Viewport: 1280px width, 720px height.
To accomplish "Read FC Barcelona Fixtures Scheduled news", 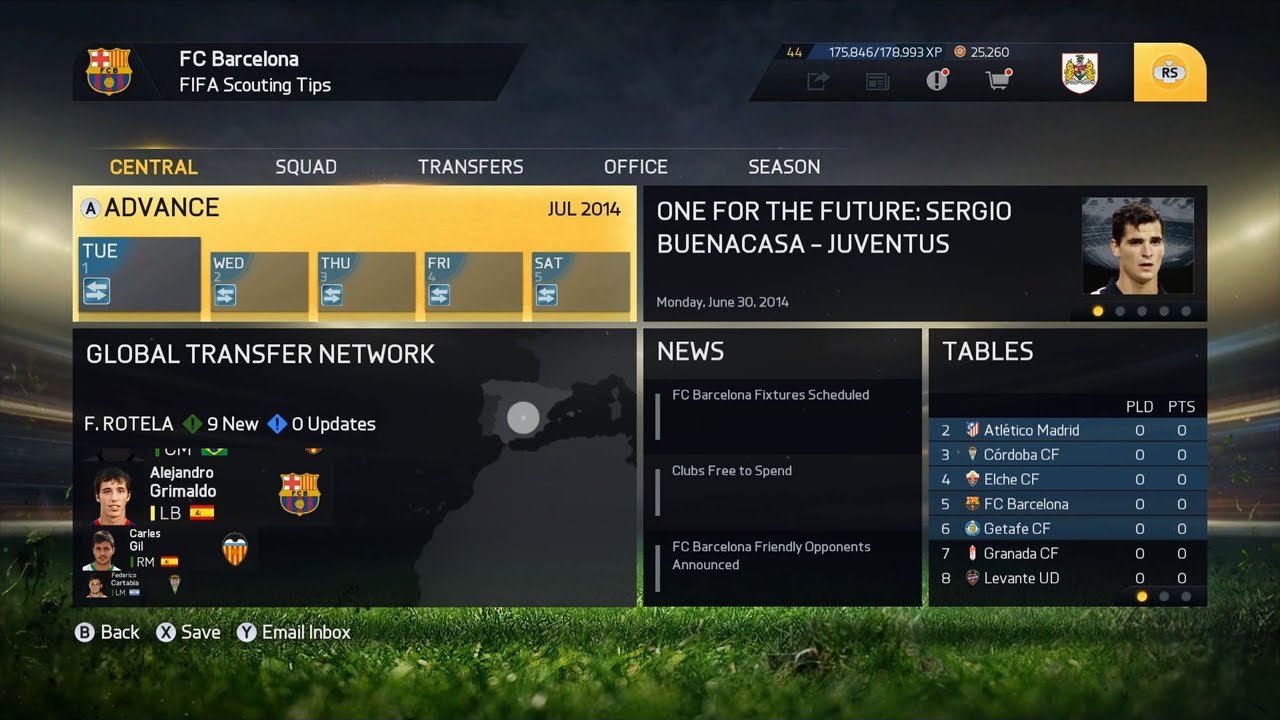I will tap(770, 396).
